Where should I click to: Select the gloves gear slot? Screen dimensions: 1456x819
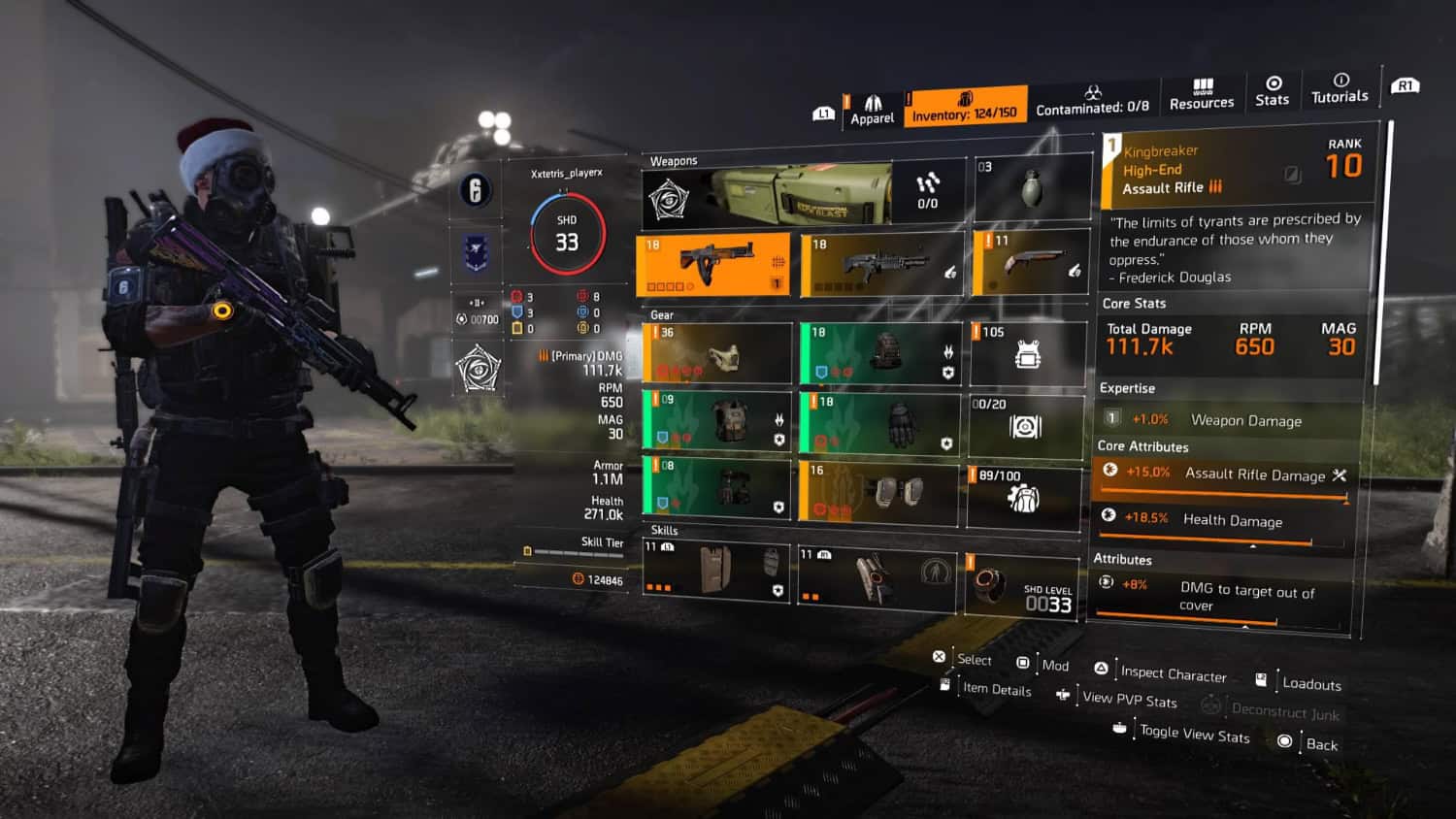point(881,423)
